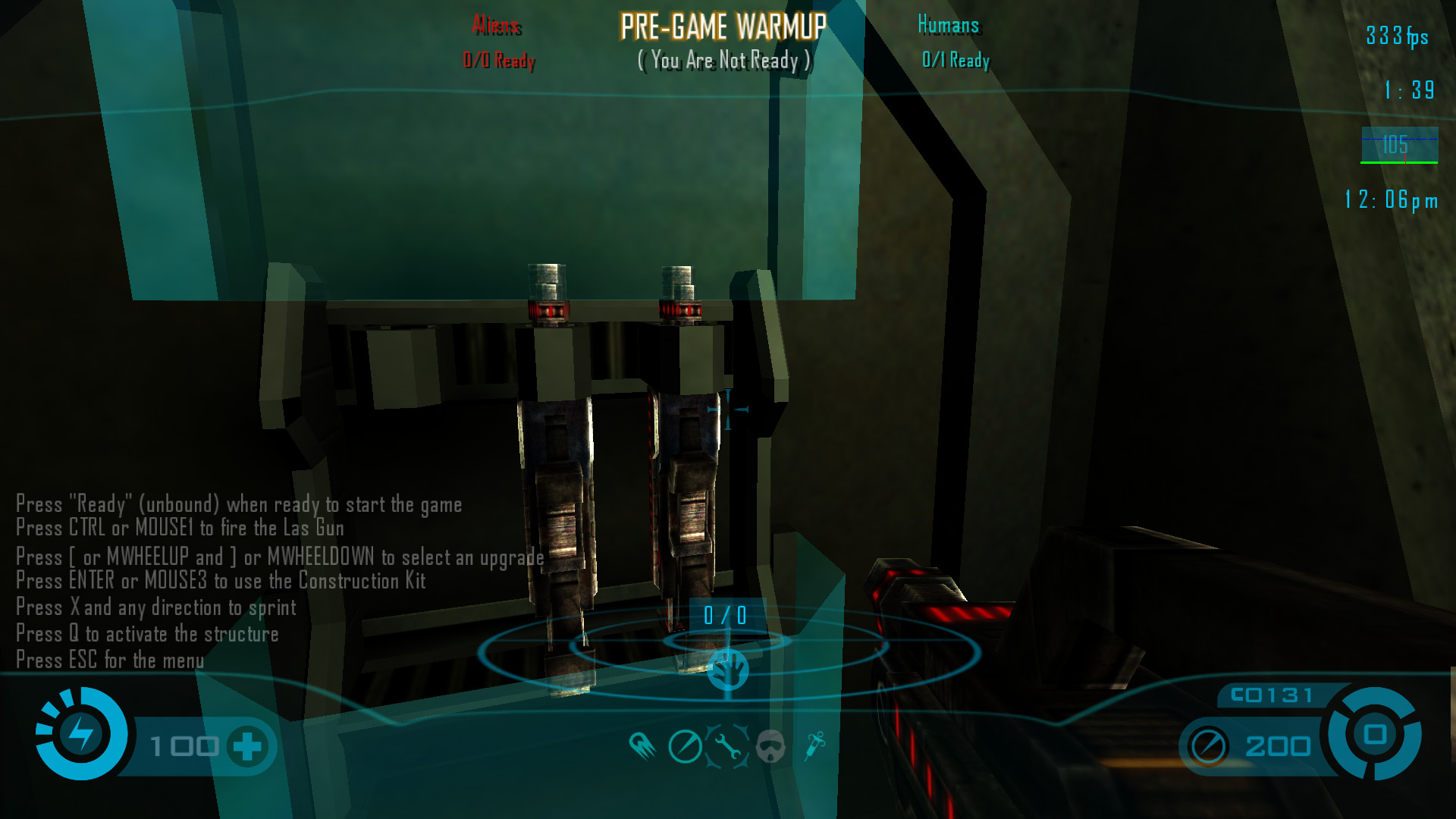Pick the helmet mask inventory icon
The height and width of the screenshot is (819, 1456).
pos(770,746)
